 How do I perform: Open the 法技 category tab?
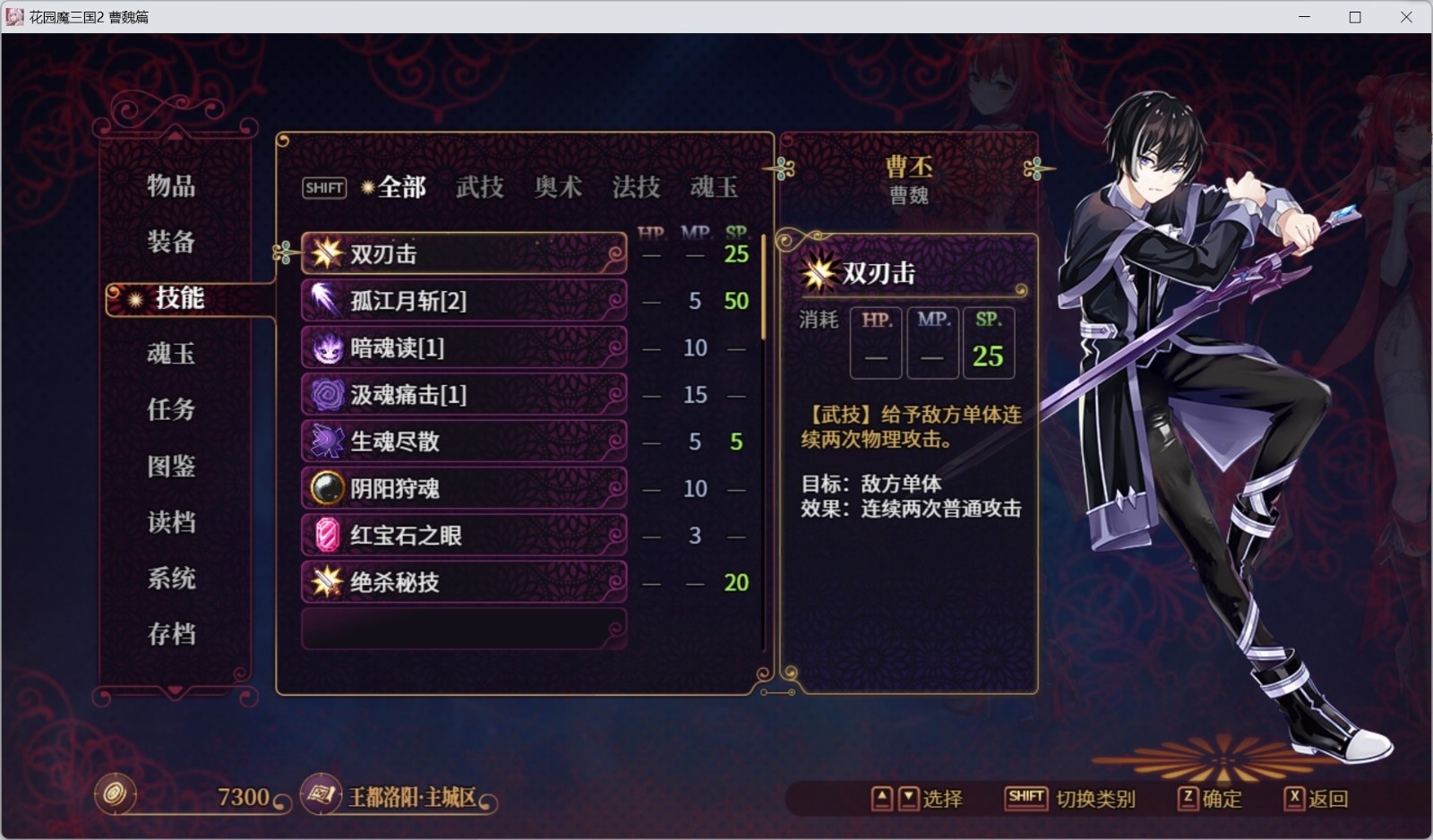[637, 187]
